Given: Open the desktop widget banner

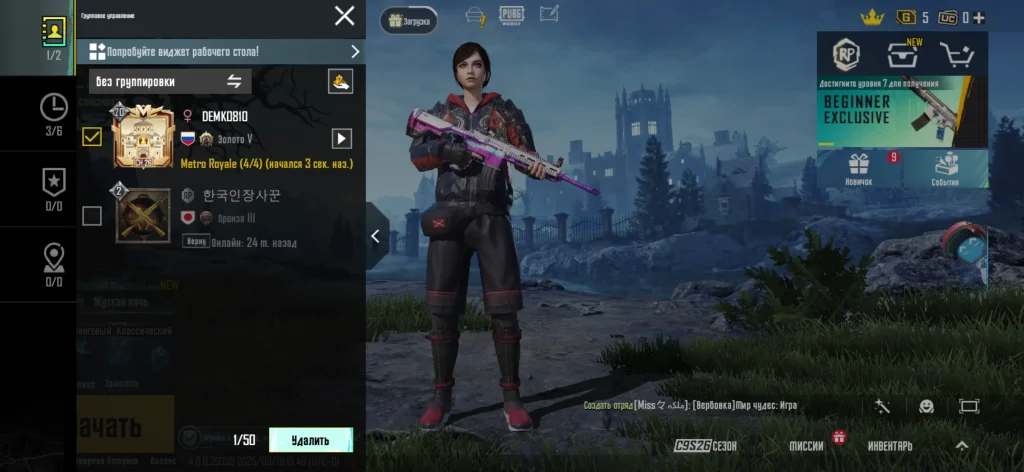Looking at the screenshot, I should [x=222, y=51].
